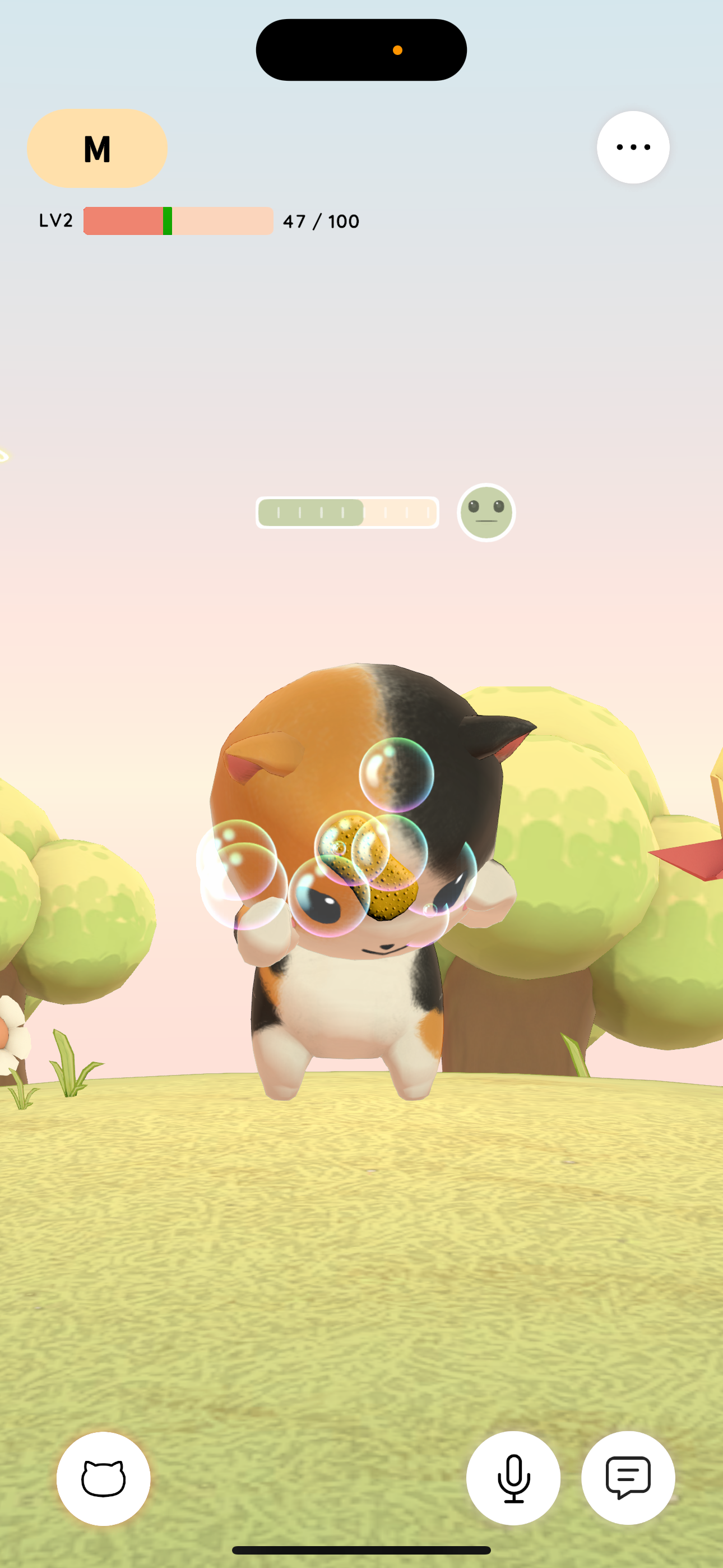This screenshot has height=1568, width=723.
Task: Tap the 47 / 100 experience text
Action: click(321, 222)
